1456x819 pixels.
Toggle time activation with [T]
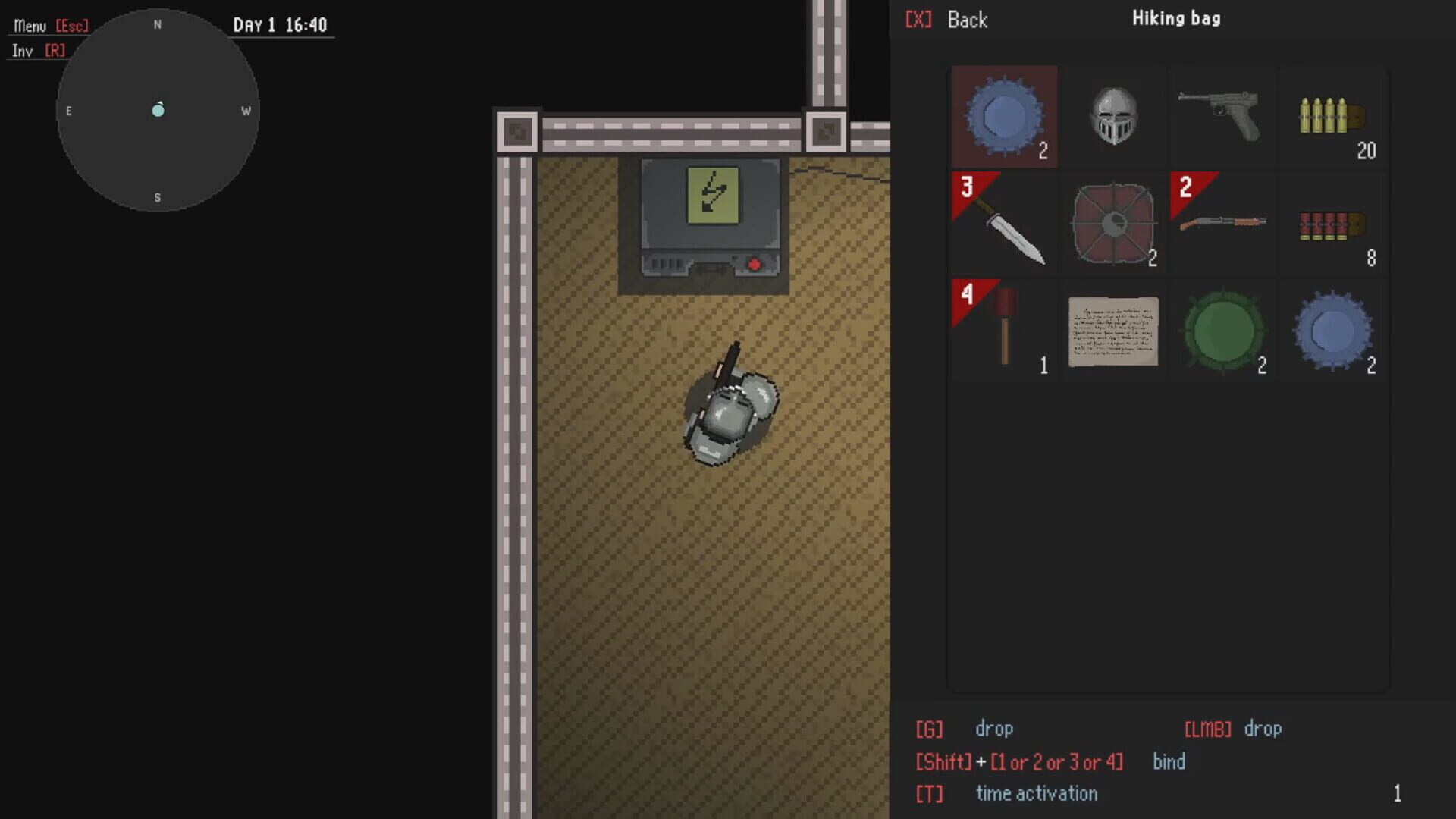930,793
